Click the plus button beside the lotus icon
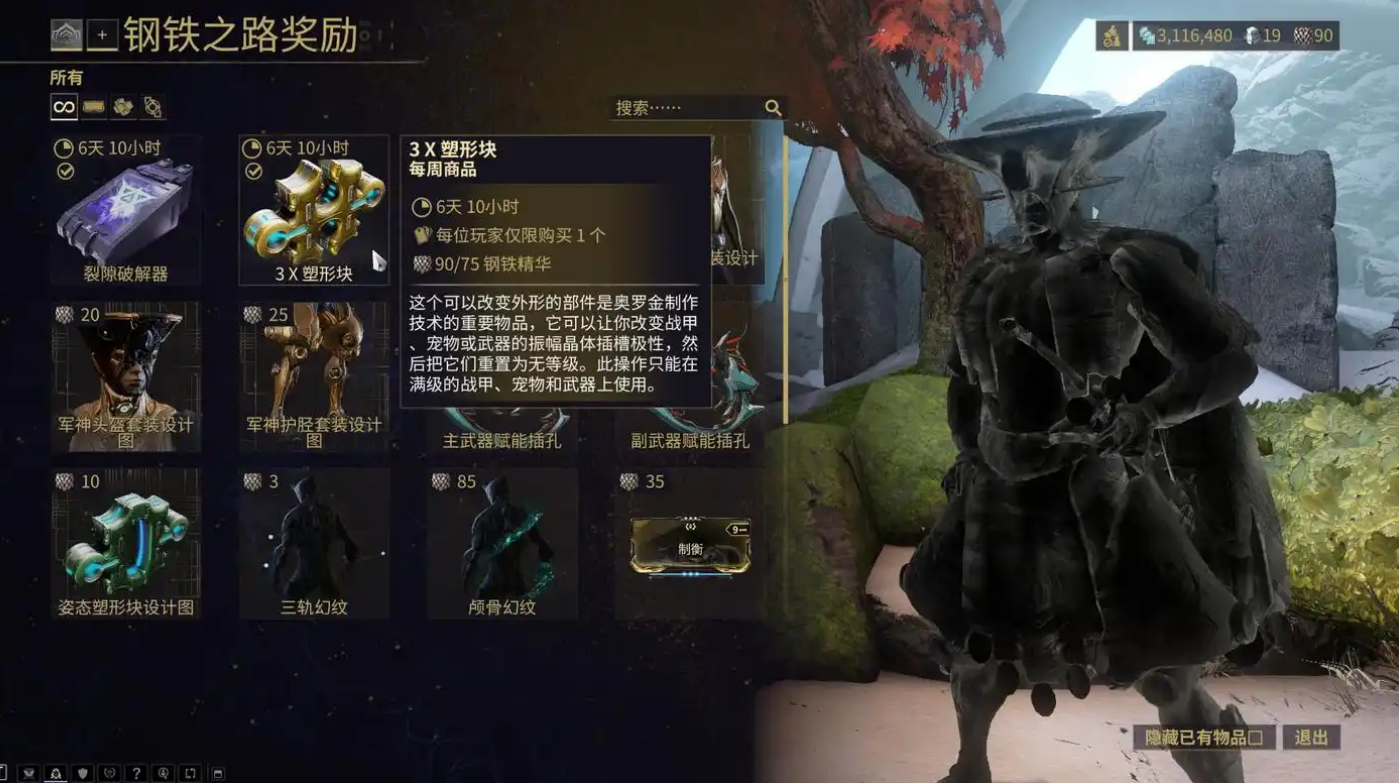The height and width of the screenshot is (783, 1399). click(102, 36)
